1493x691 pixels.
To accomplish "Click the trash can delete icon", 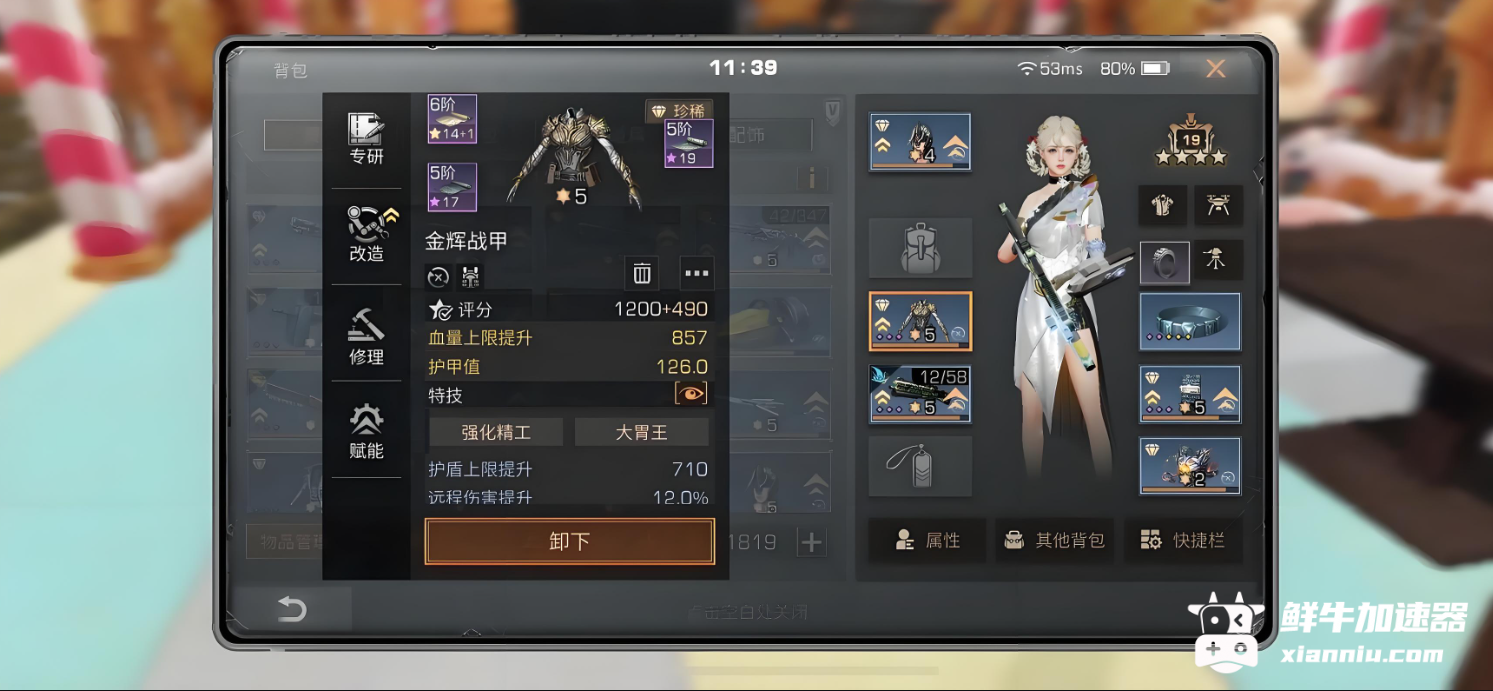I will [642, 273].
